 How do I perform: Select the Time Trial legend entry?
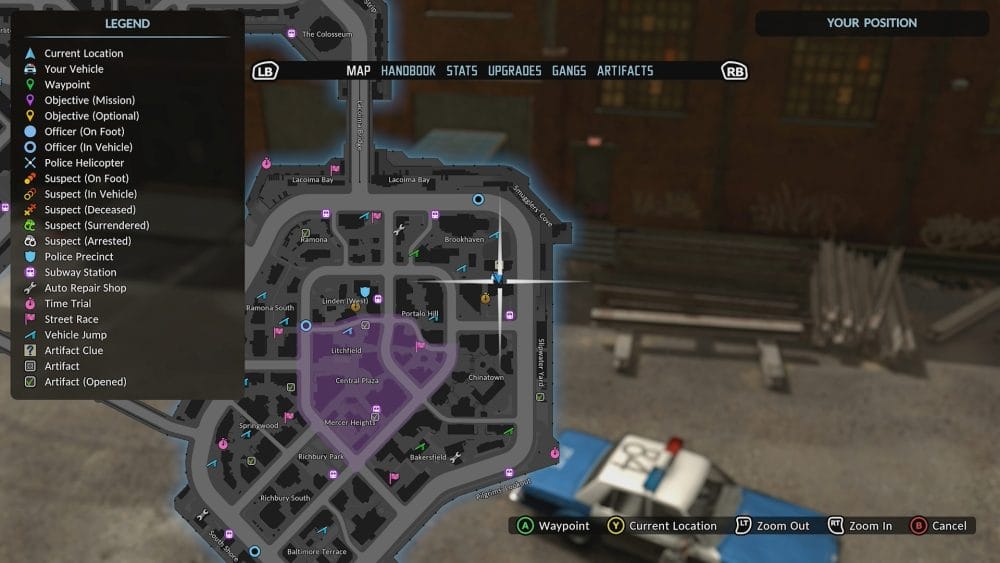tap(67, 304)
